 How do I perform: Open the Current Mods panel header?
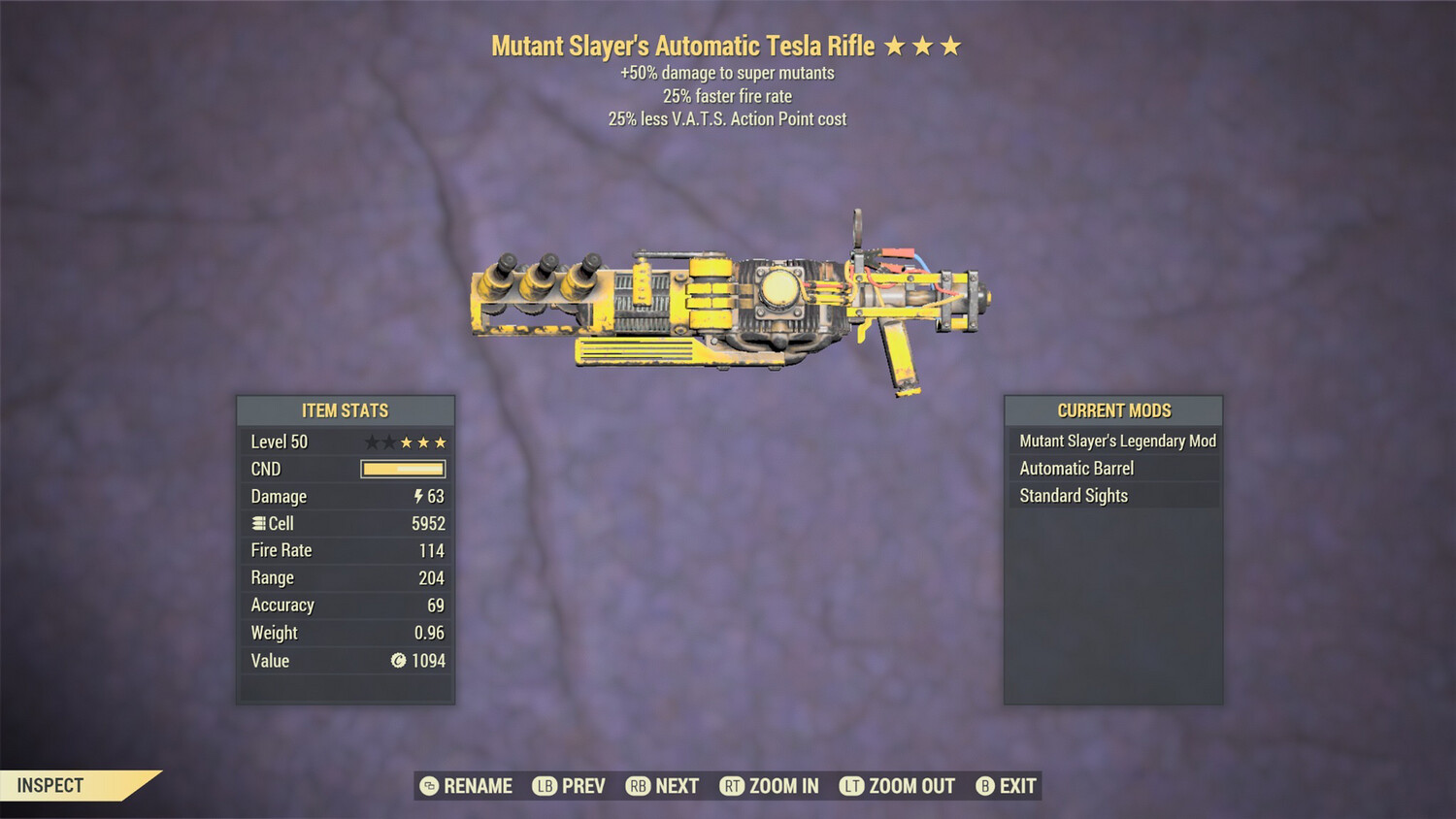[1114, 410]
